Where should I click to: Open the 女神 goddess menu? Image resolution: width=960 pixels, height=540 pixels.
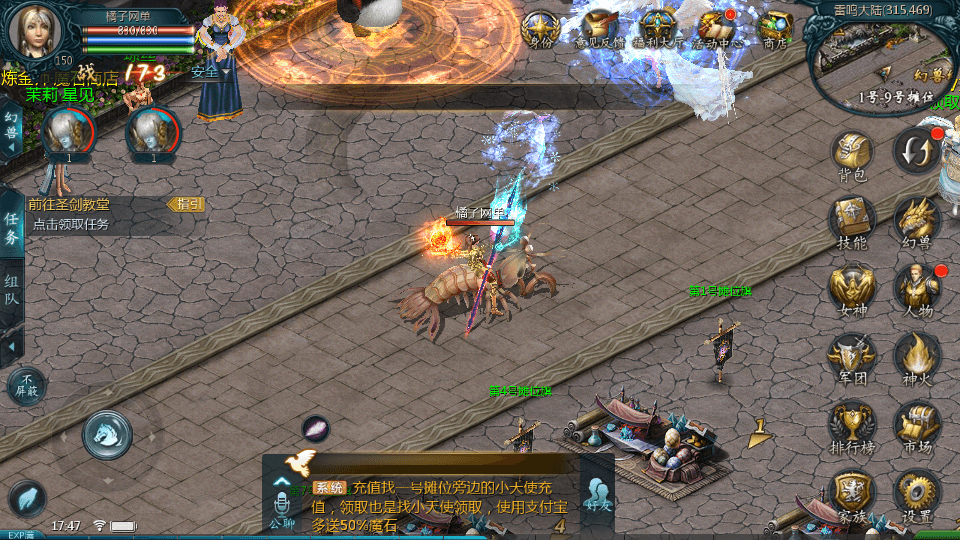852,288
